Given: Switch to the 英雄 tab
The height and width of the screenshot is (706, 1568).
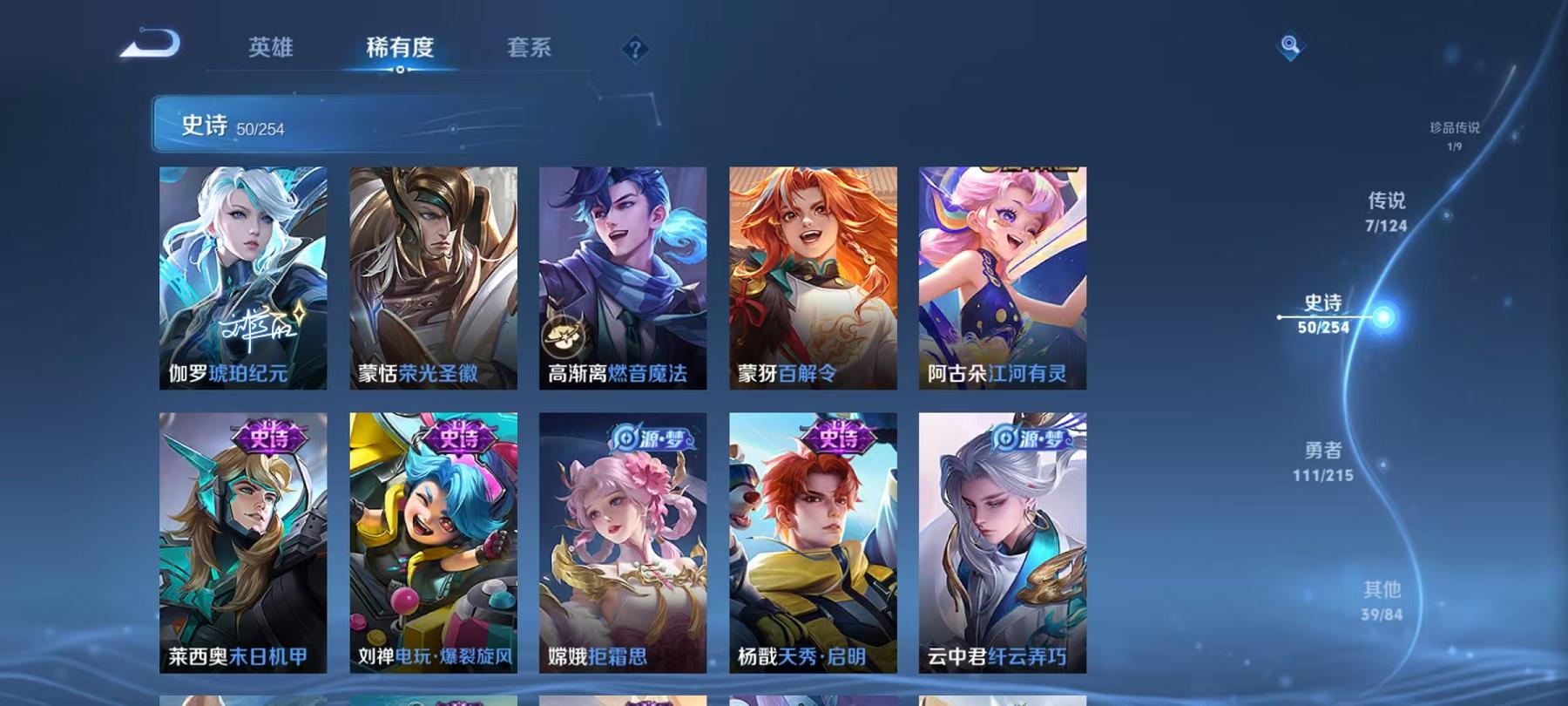Looking at the screenshot, I should (270, 50).
